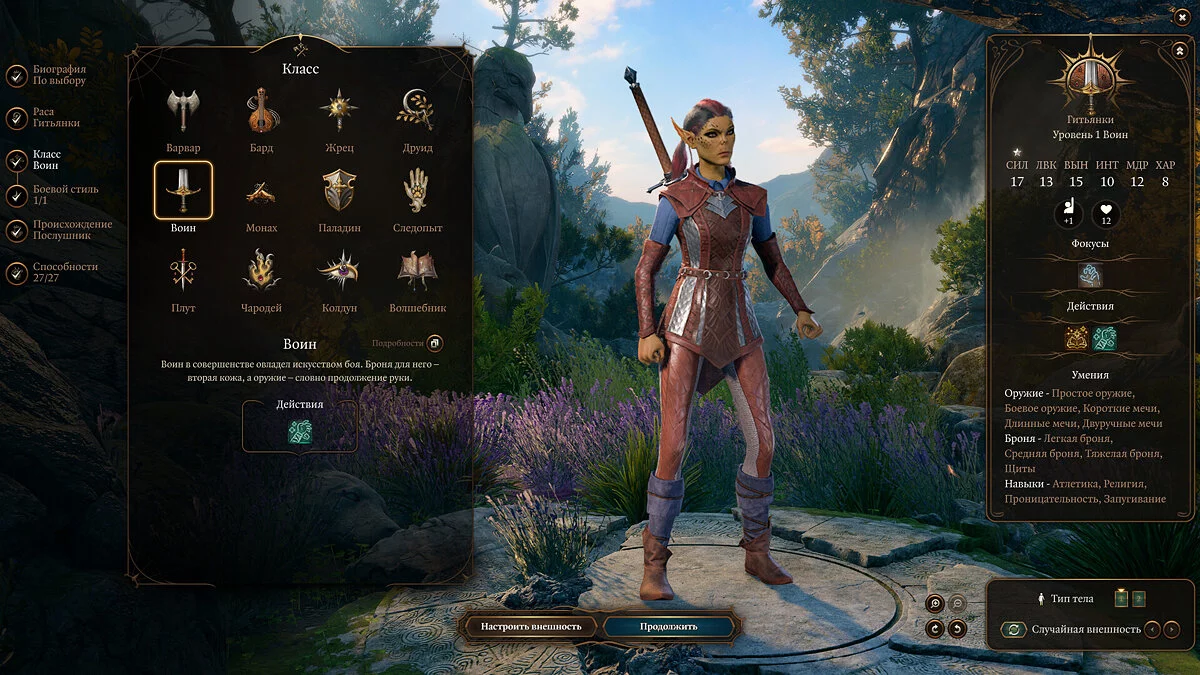Screen dimensions: 1200x675
Task: Click the Настроить внешность button
Action: point(531,627)
